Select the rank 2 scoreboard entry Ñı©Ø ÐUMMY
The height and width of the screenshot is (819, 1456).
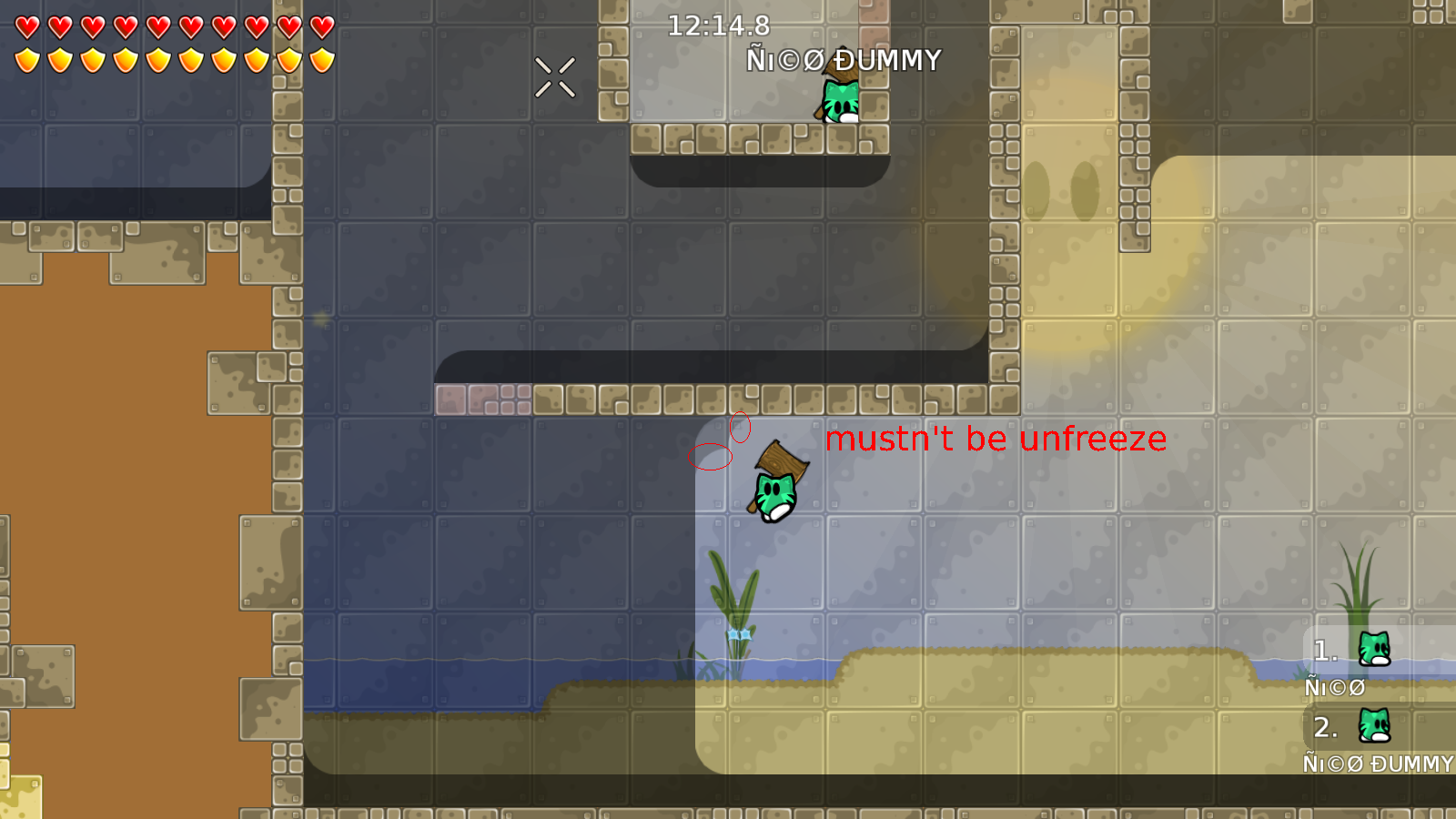(x=1379, y=764)
